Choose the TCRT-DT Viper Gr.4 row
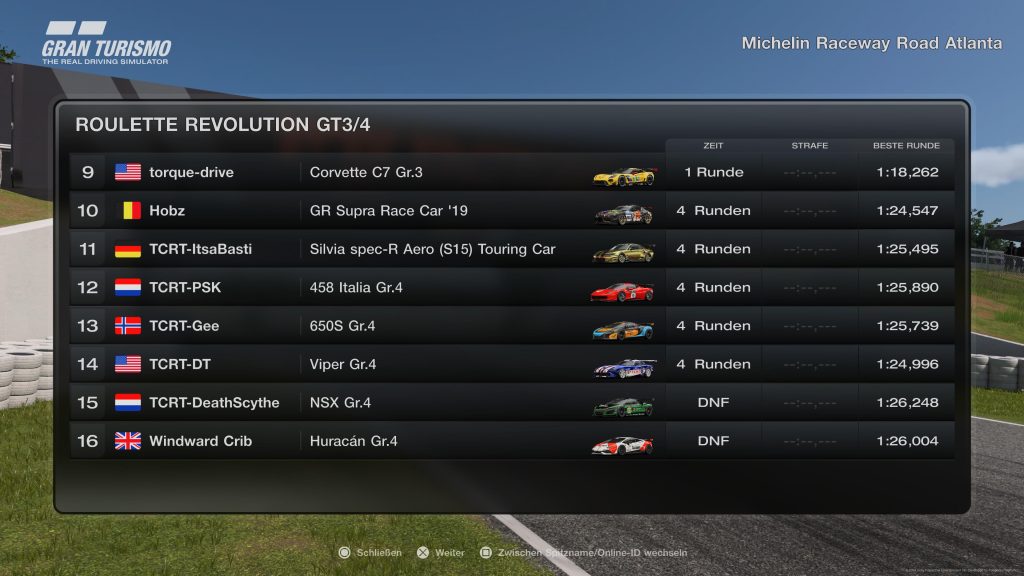 (x=511, y=364)
